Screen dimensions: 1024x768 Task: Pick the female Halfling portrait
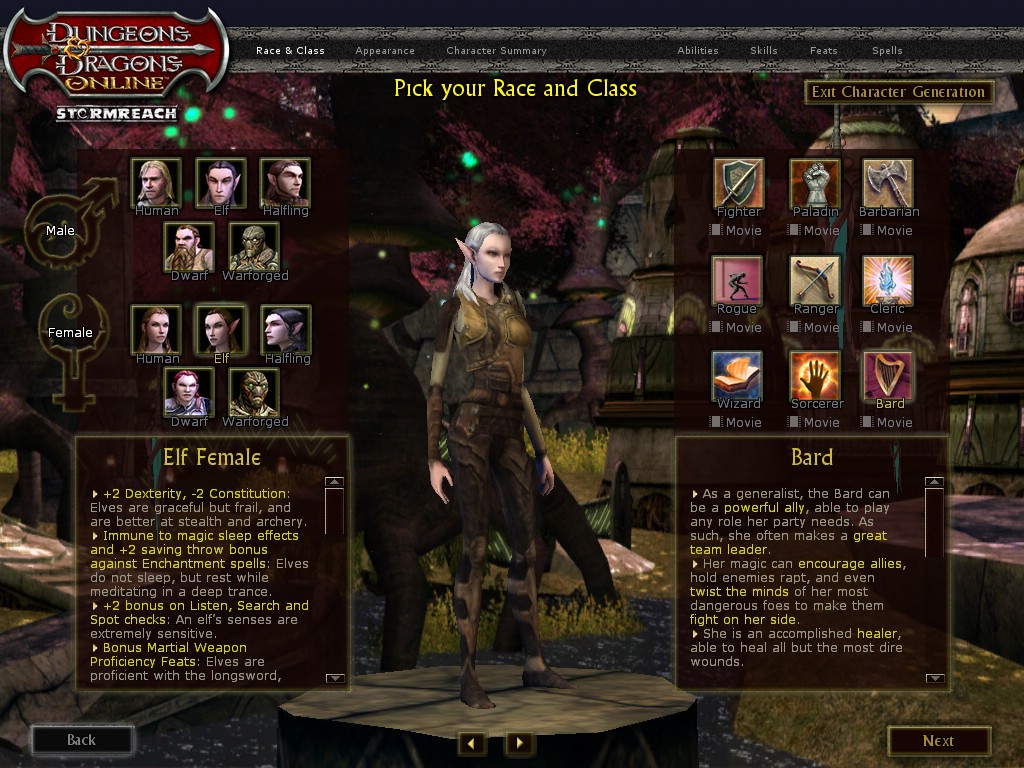coord(286,329)
